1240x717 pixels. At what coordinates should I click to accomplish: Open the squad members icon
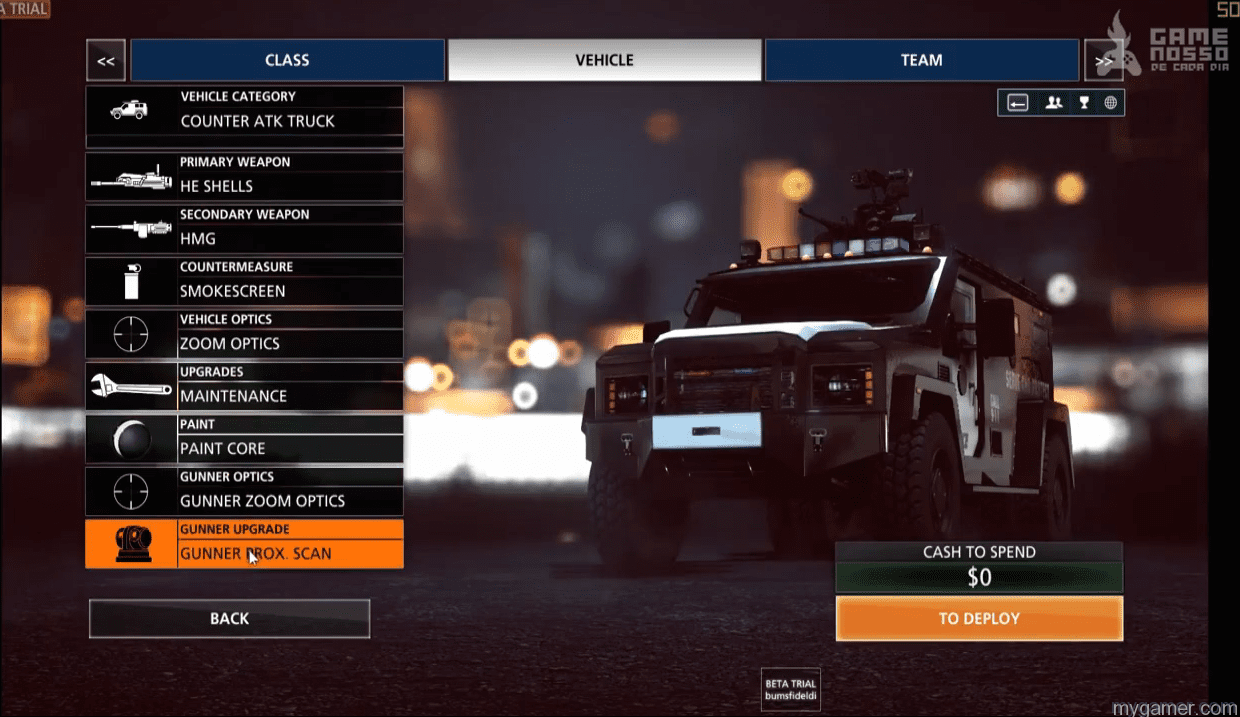tap(1053, 102)
